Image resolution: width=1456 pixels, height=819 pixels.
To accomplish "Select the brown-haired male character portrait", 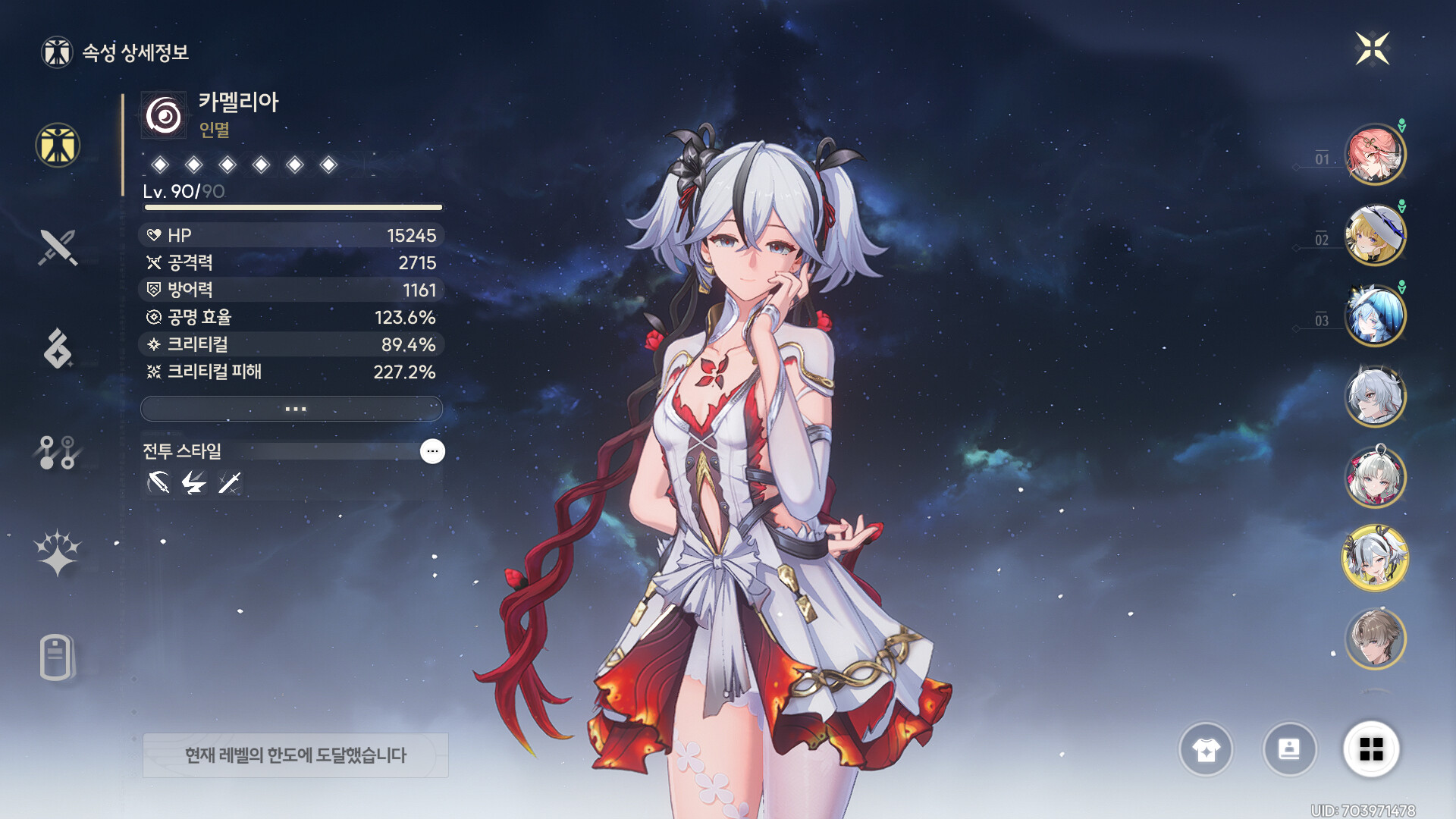I will (x=1375, y=639).
